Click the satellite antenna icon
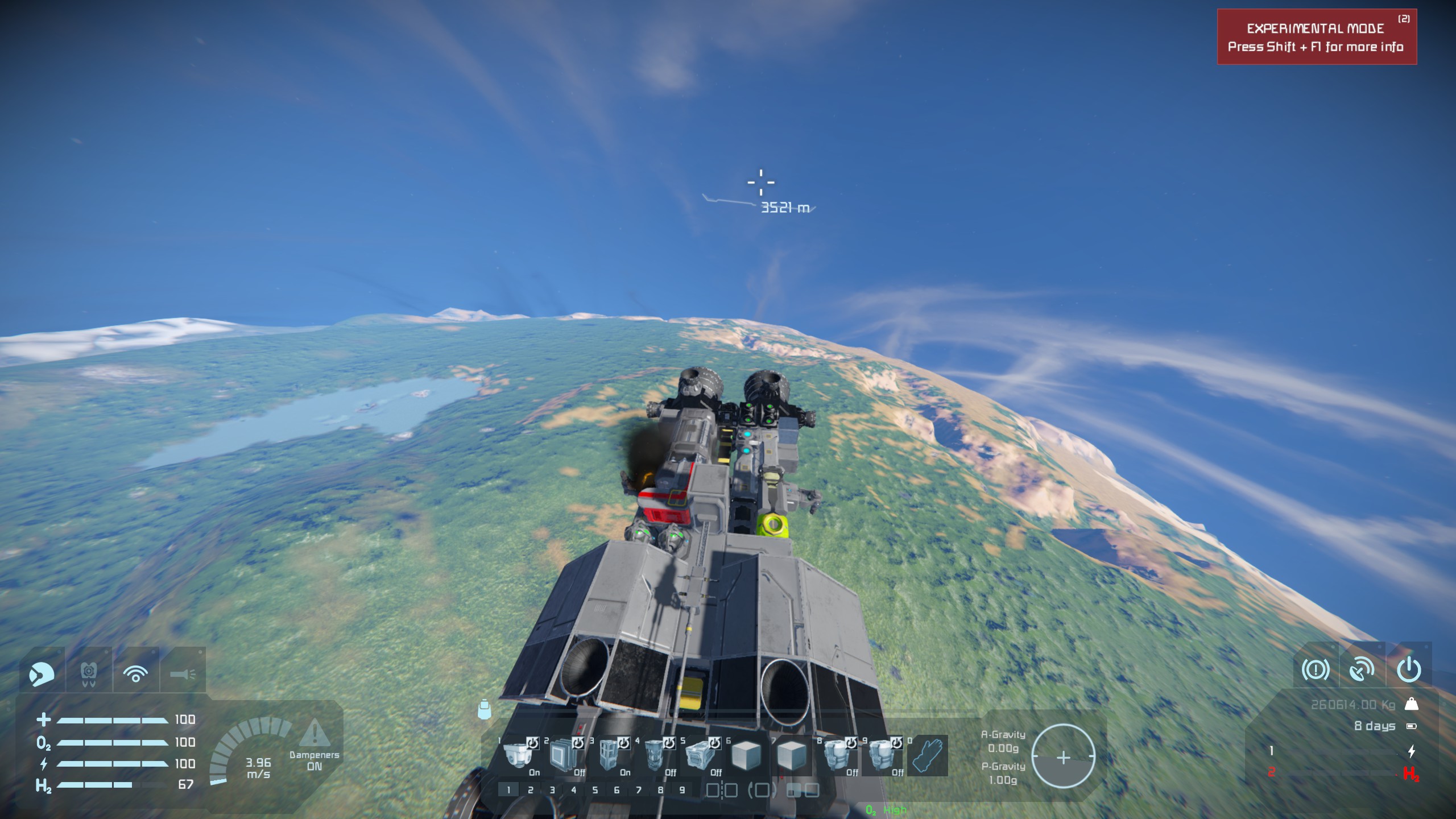Image resolution: width=1456 pixels, height=819 pixels. 1362,669
